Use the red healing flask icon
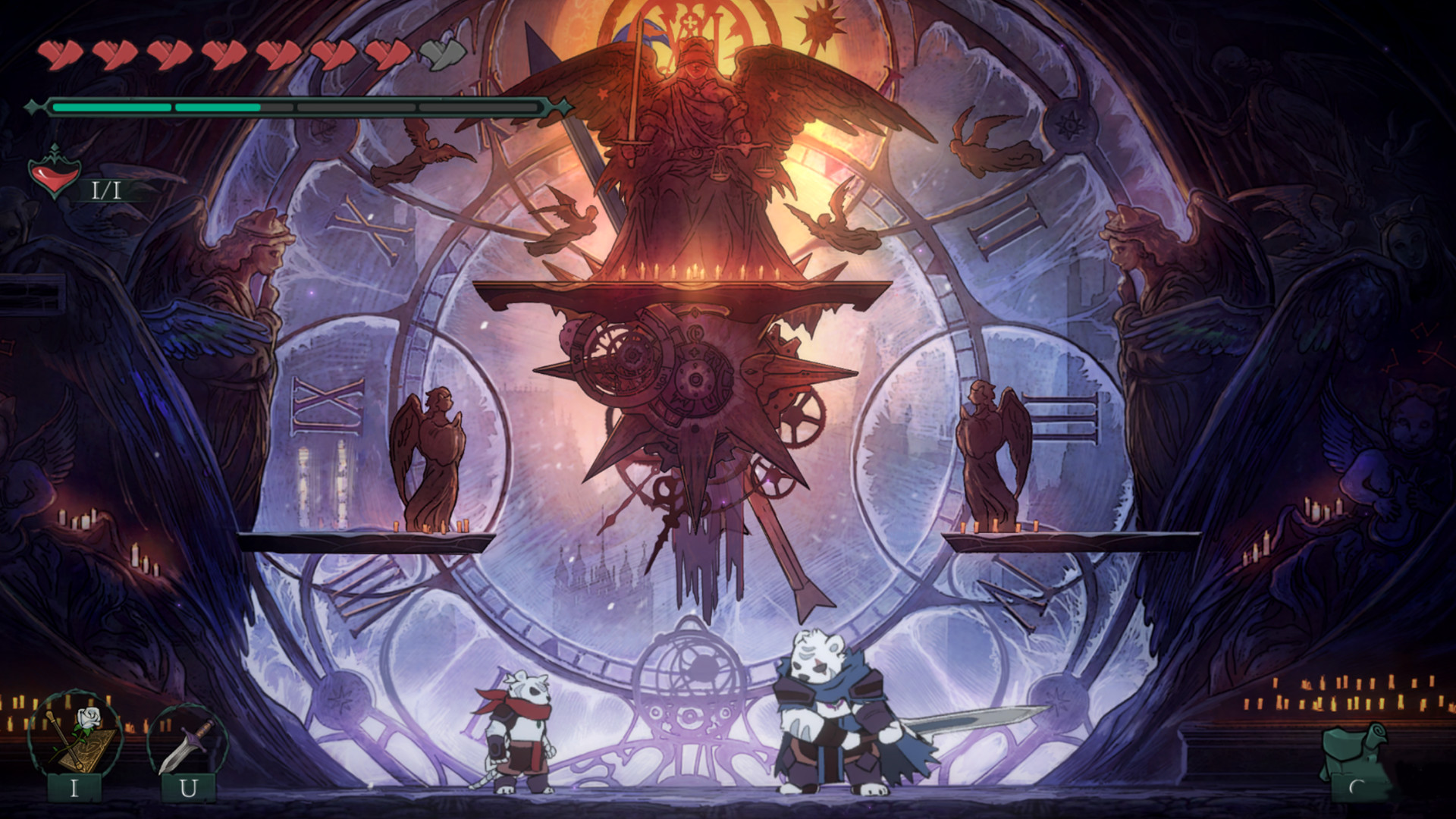Viewport: 1456px width, 819px height. pos(54,173)
